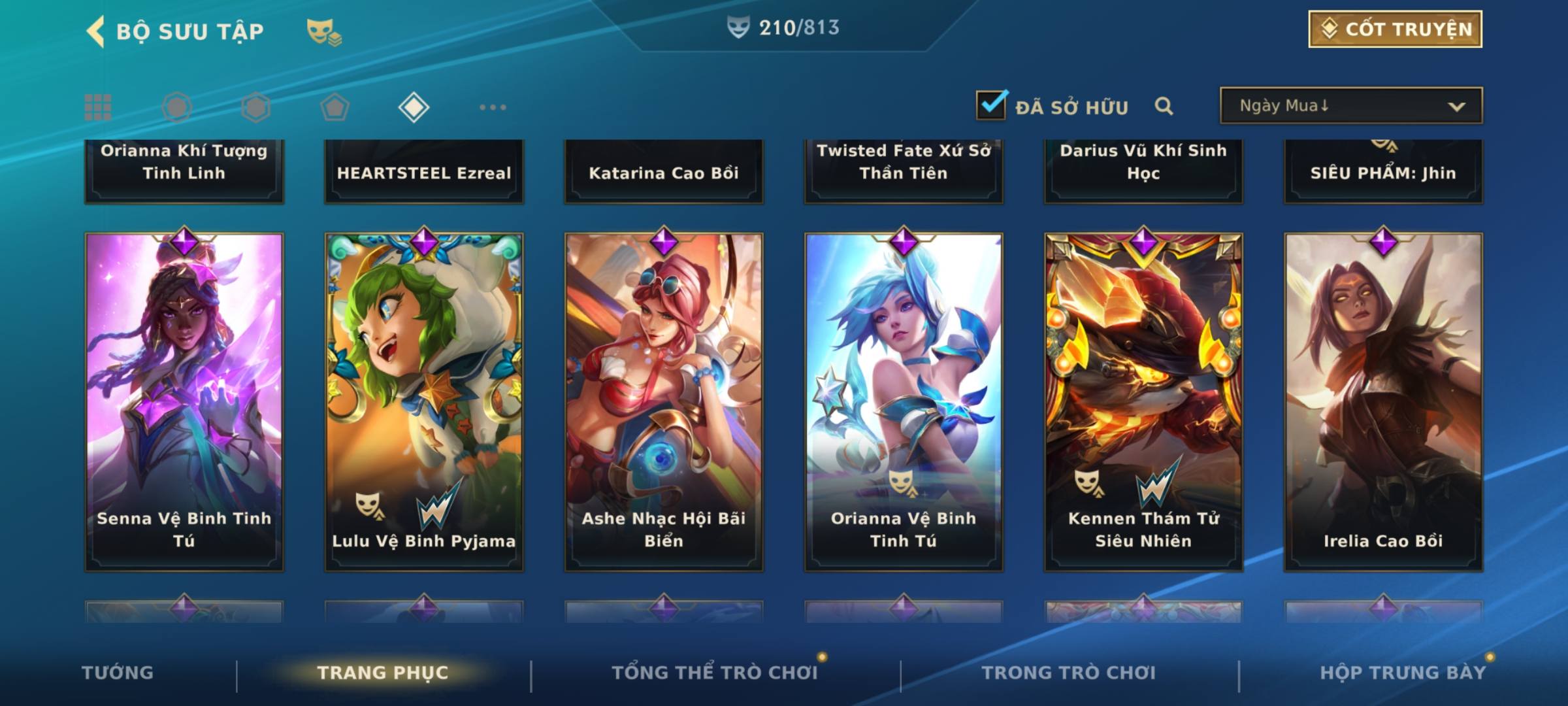The image size is (1568, 706).
Task: Choose the pentagon rarity filter
Action: click(335, 107)
